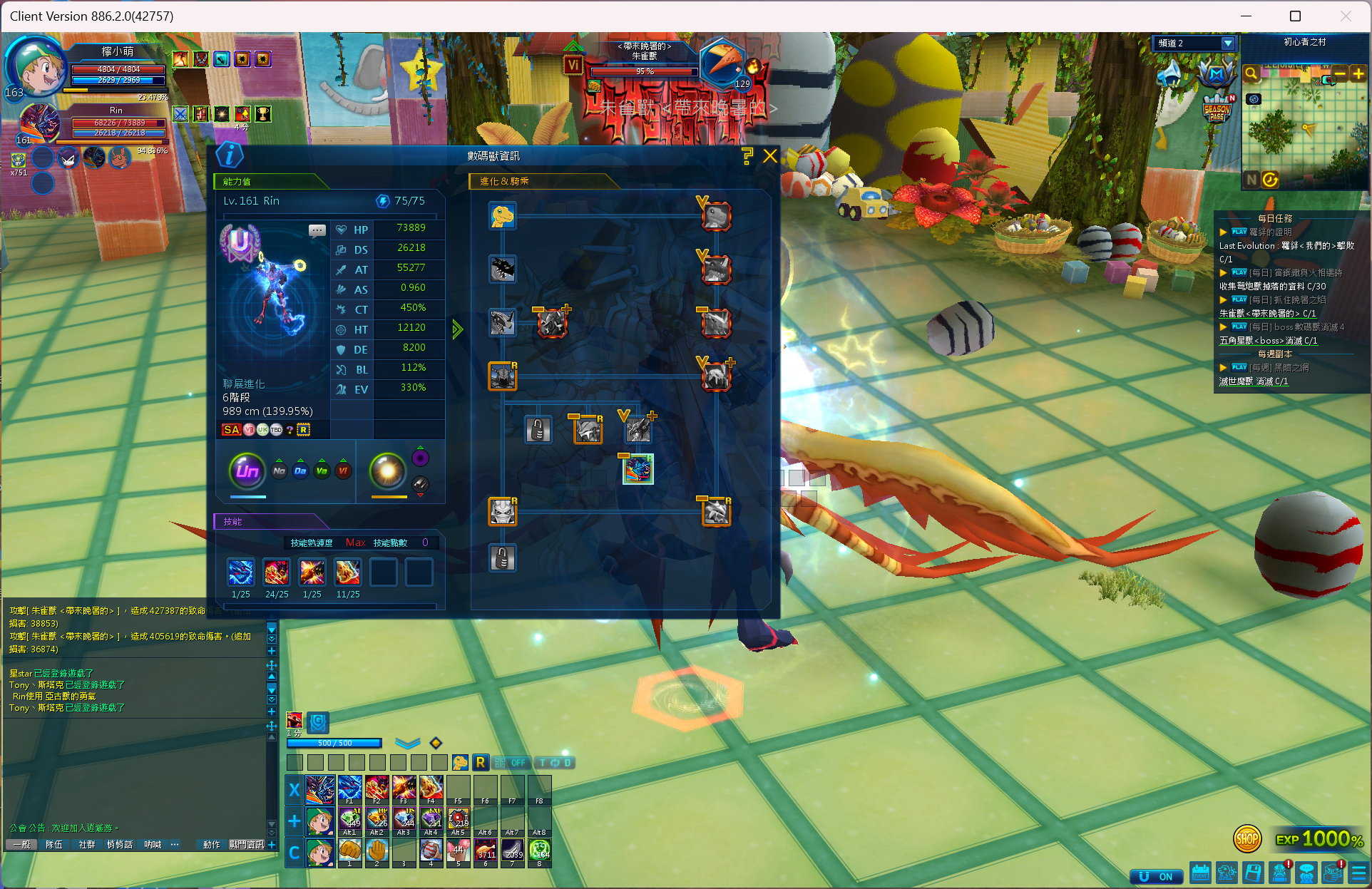Image resolution: width=1372 pixels, height=889 pixels.
Task: Select the 悄悄話 whisper chat tab
Action: coord(119,845)
